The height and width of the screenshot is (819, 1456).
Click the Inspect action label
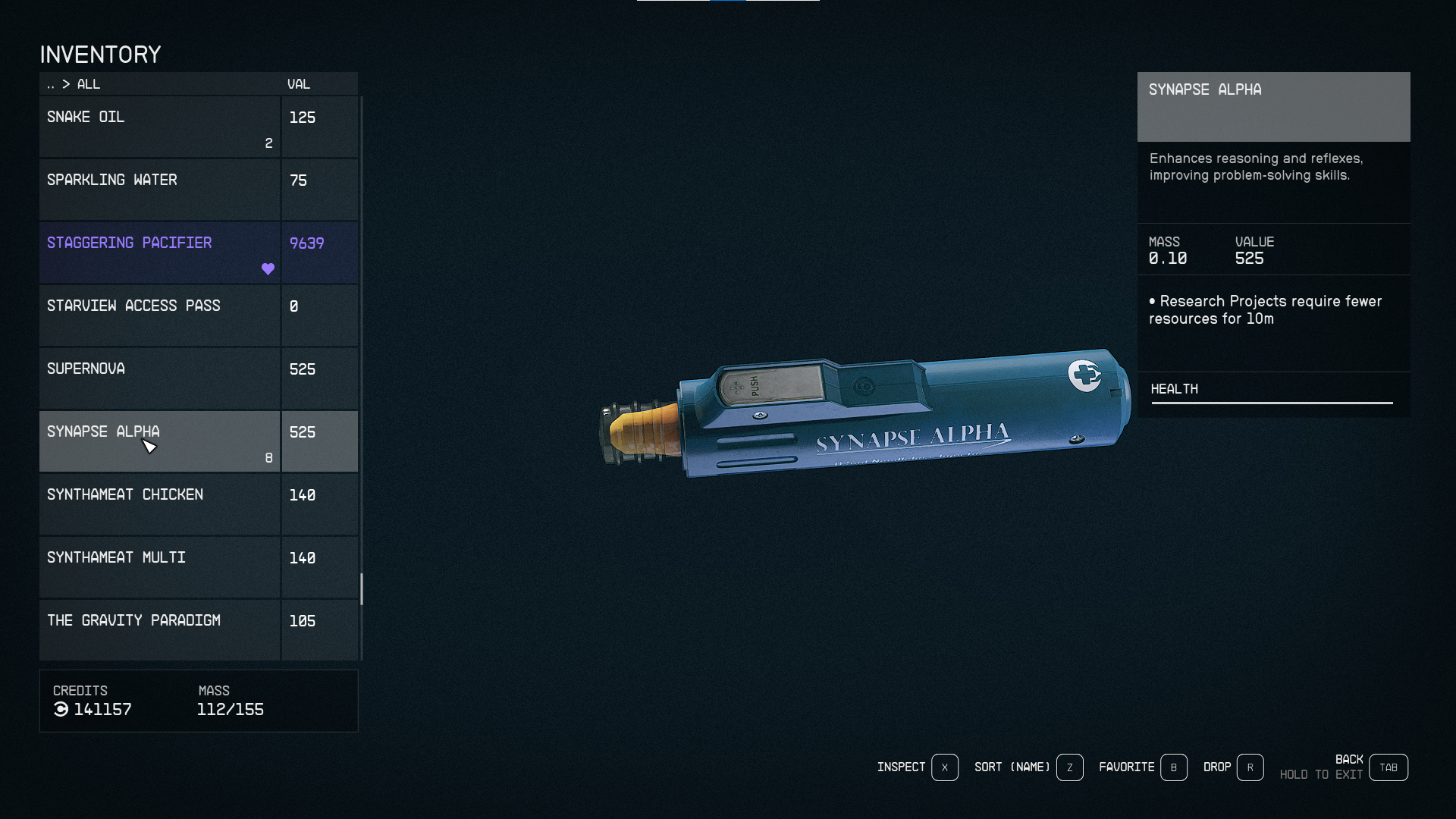901,767
